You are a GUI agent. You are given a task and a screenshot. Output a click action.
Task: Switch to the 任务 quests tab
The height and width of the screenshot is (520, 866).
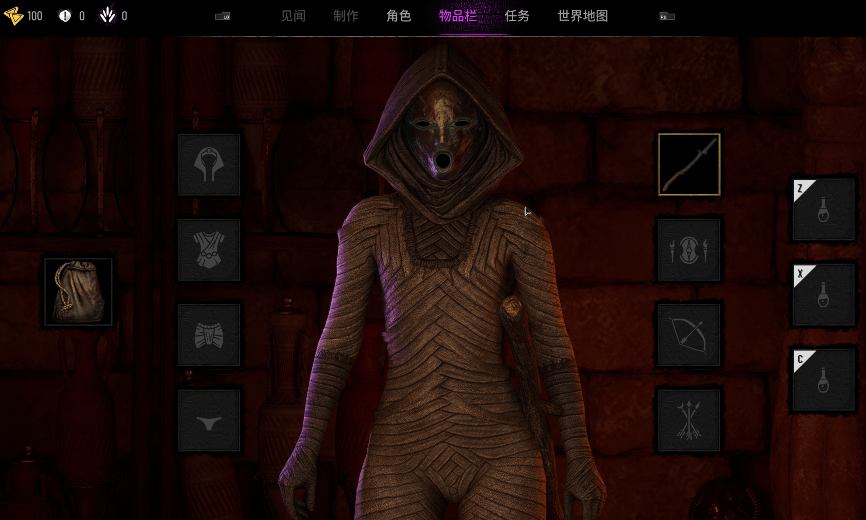[517, 16]
